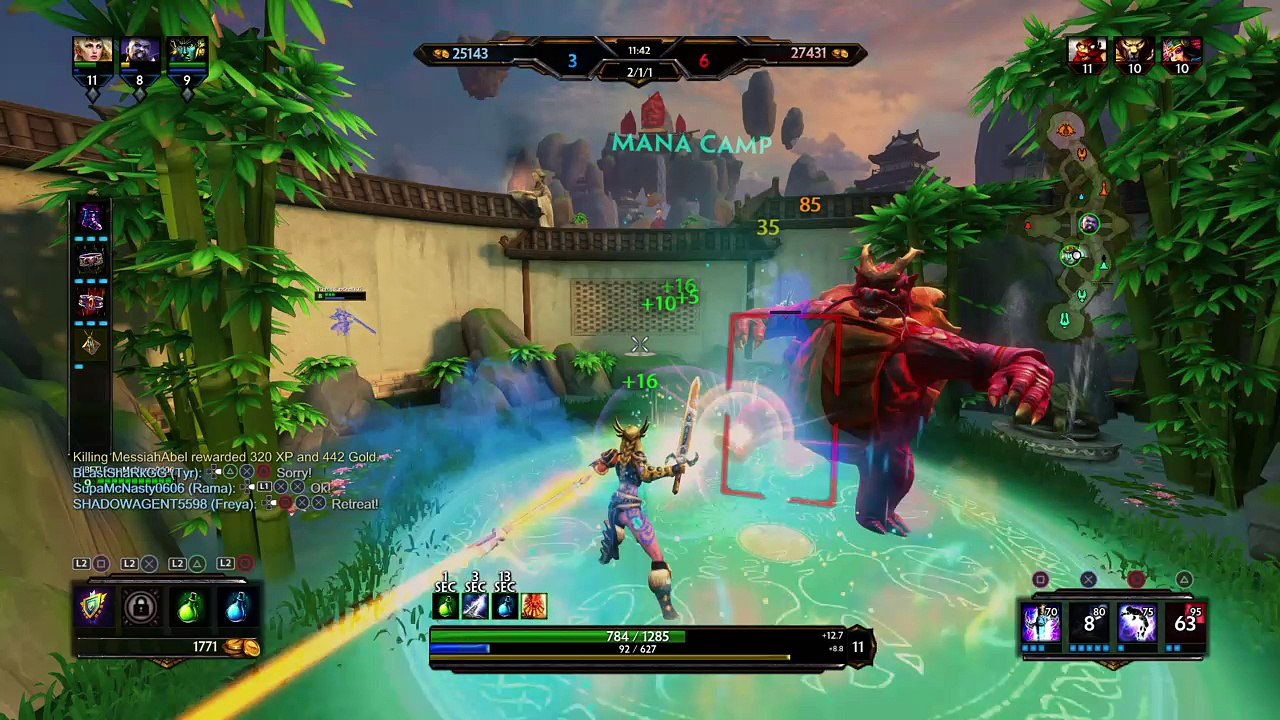This screenshot has height=720, width=1280.
Task: Activate the purple leaping figure ability
Action: (1137, 623)
